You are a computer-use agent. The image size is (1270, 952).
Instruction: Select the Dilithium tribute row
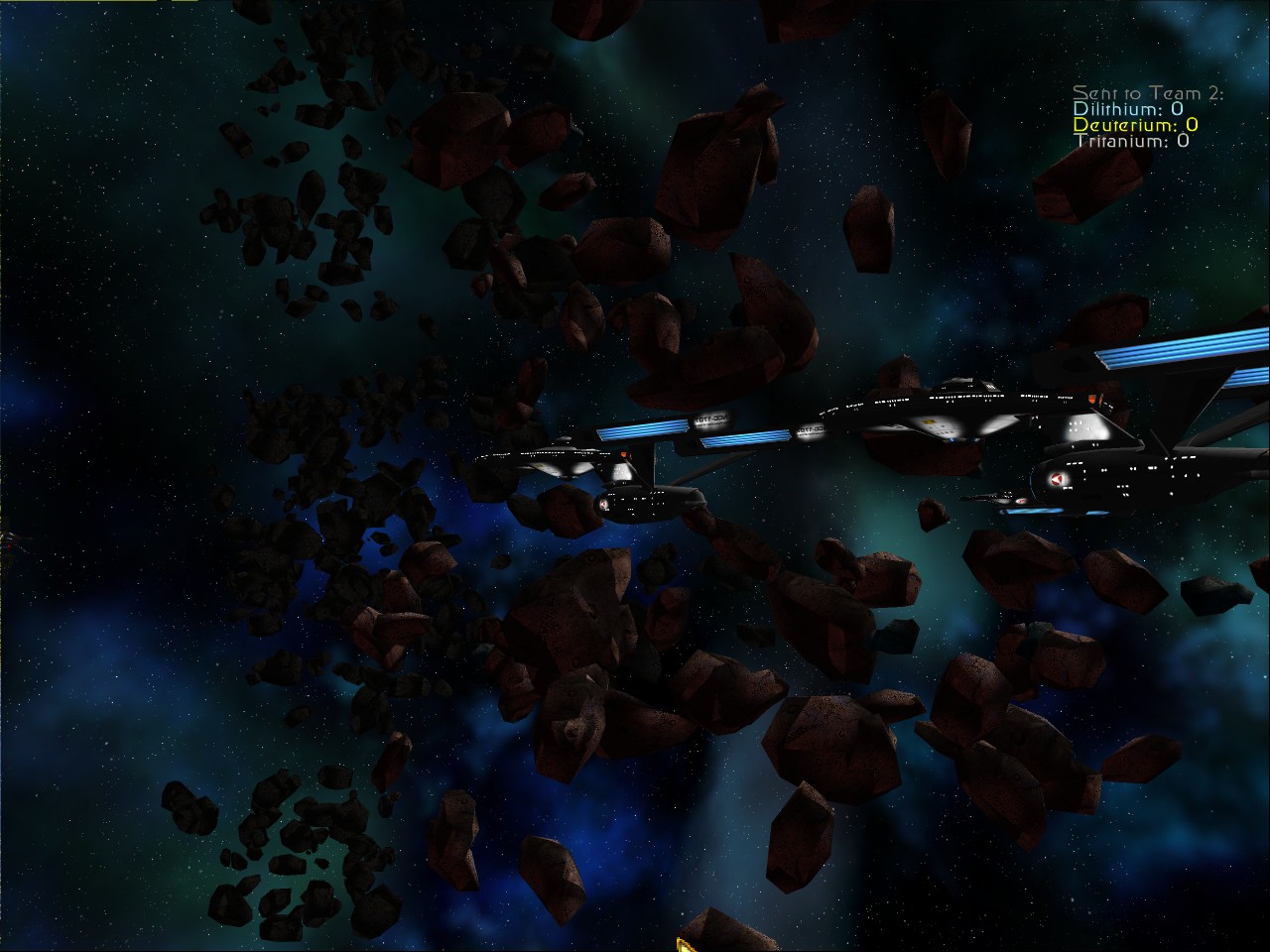tap(1128, 109)
